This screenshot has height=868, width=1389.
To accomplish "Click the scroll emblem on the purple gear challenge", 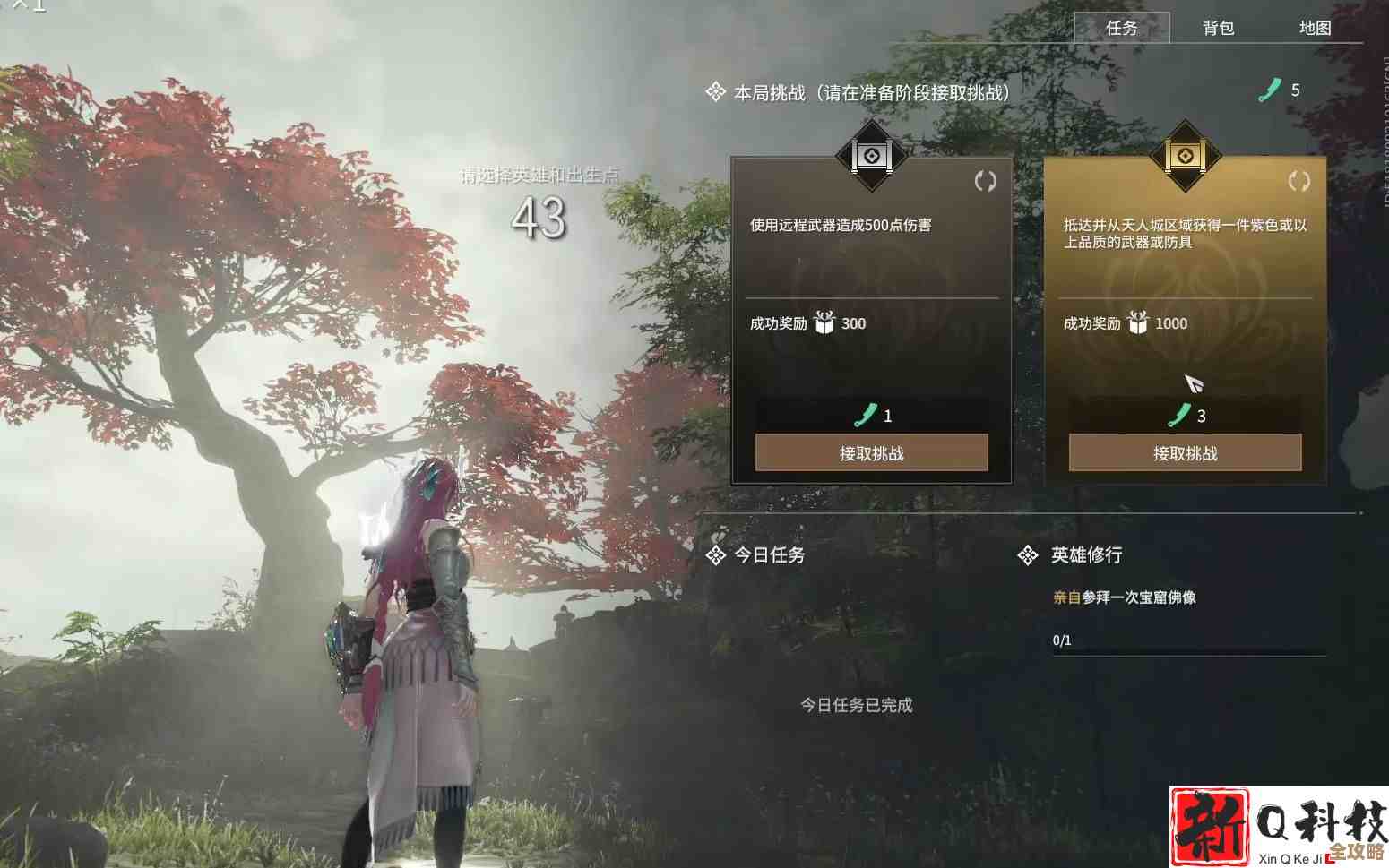I will tap(1185, 157).
